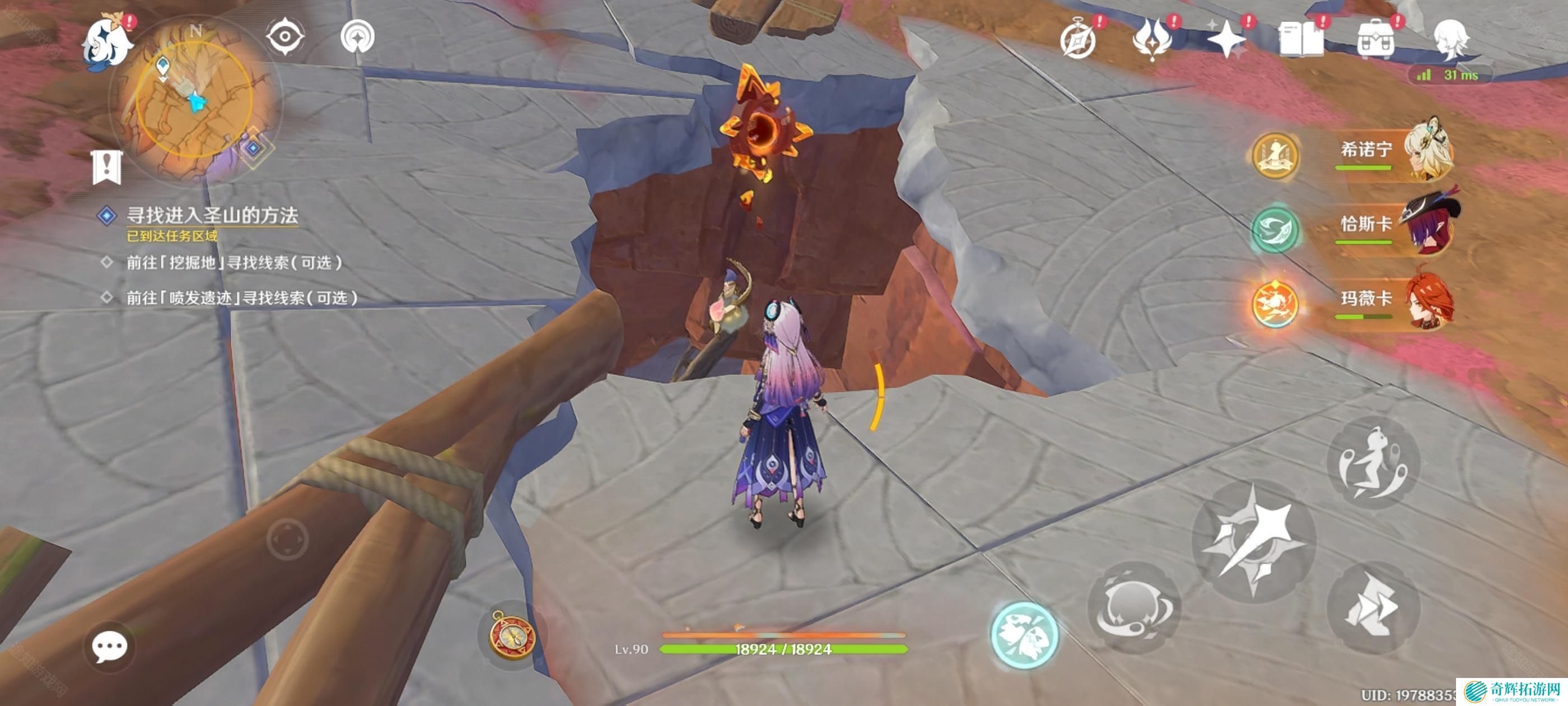Open the character profile head icon
The image size is (1568, 706).
[1451, 40]
